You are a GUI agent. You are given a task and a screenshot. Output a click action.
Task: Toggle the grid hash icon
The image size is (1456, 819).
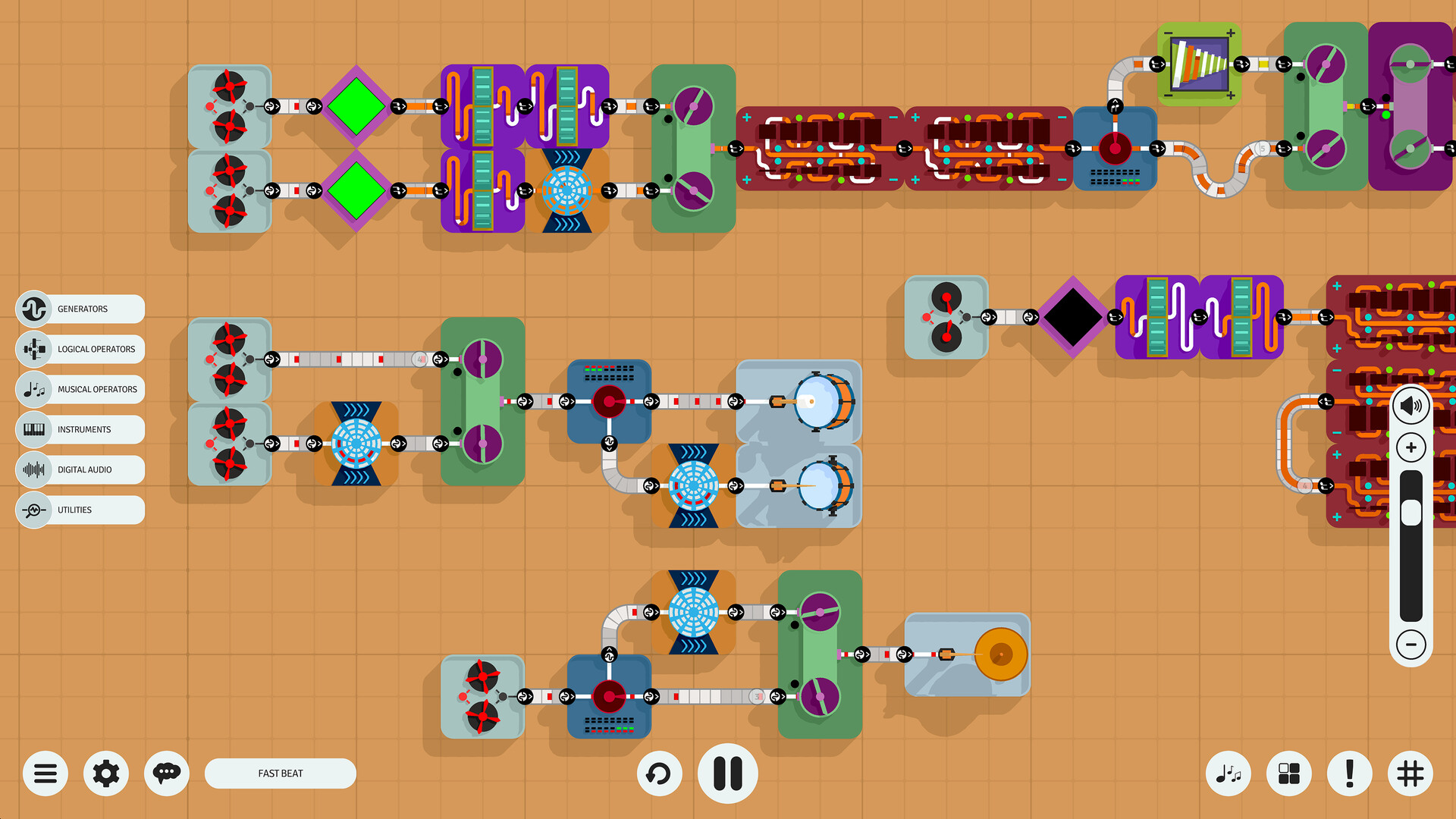[x=1410, y=773]
